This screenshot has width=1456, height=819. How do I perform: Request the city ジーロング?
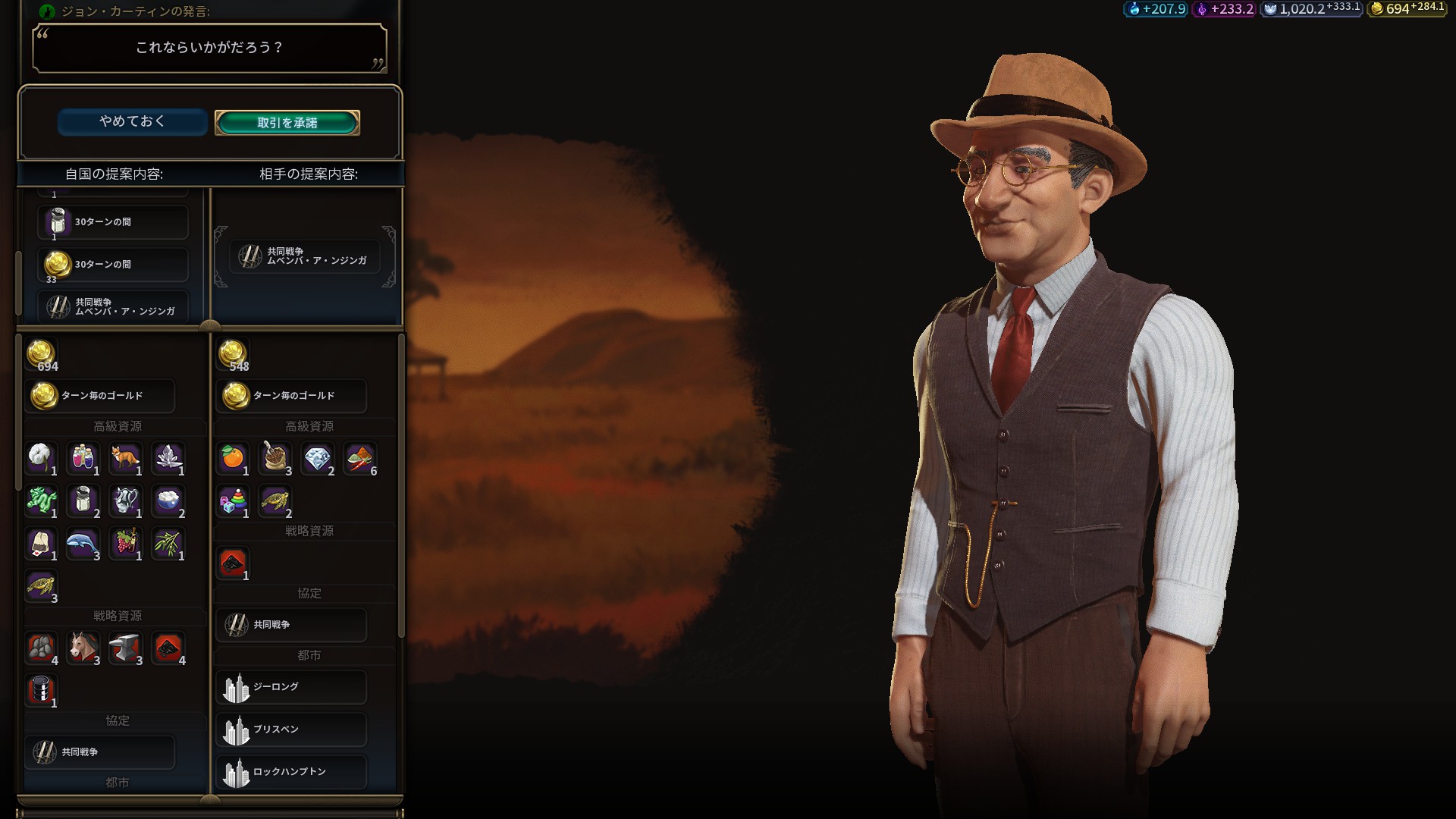coord(291,687)
